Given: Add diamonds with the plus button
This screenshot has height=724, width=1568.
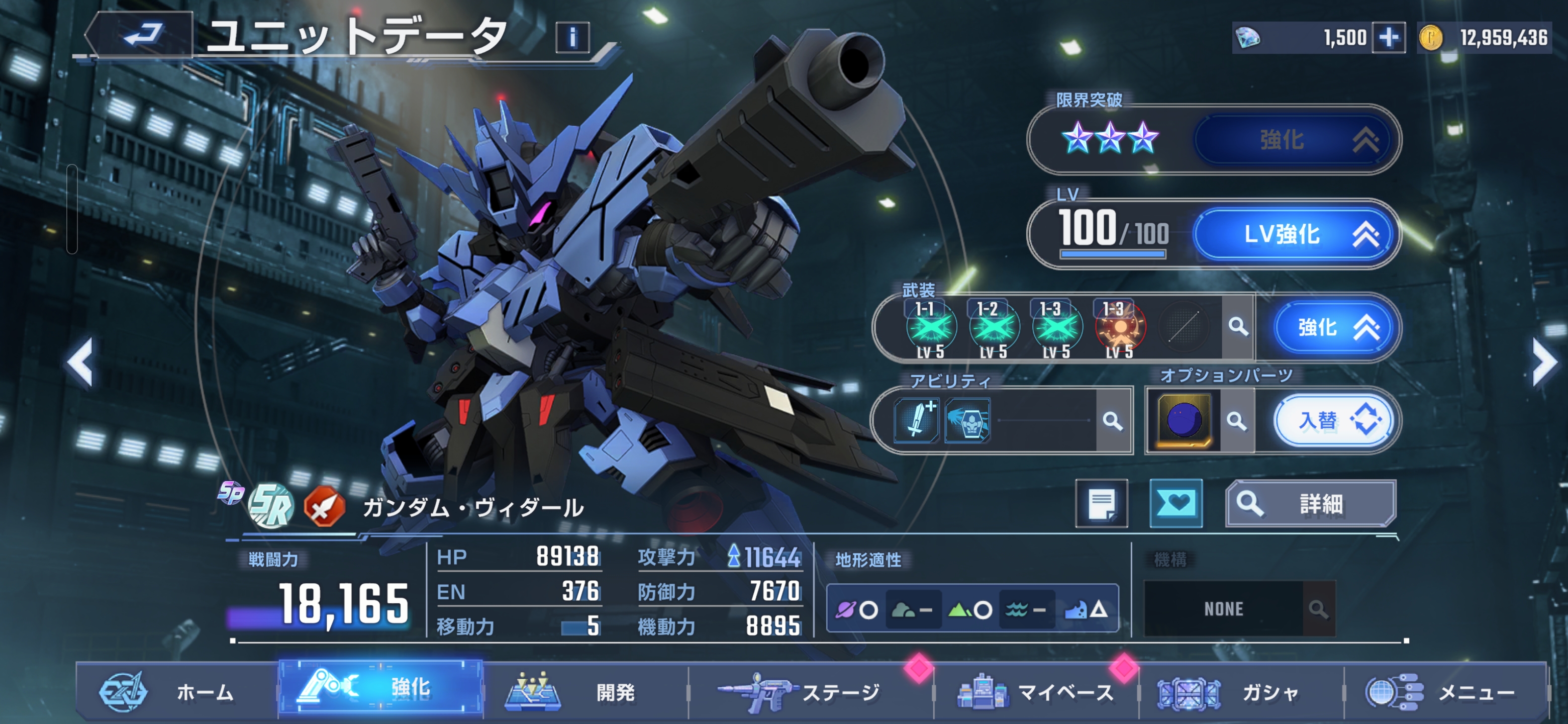Looking at the screenshot, I should pos(1389,38).
